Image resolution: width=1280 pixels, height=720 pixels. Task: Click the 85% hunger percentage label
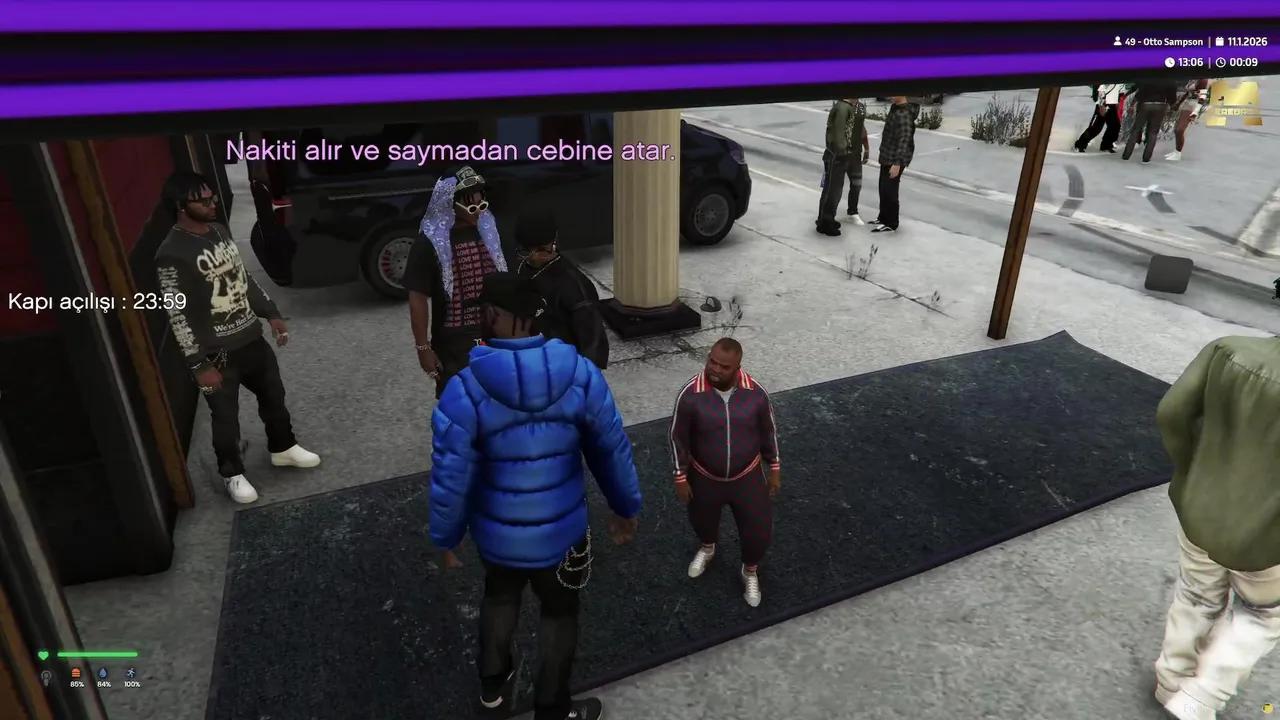click(77, 685)
